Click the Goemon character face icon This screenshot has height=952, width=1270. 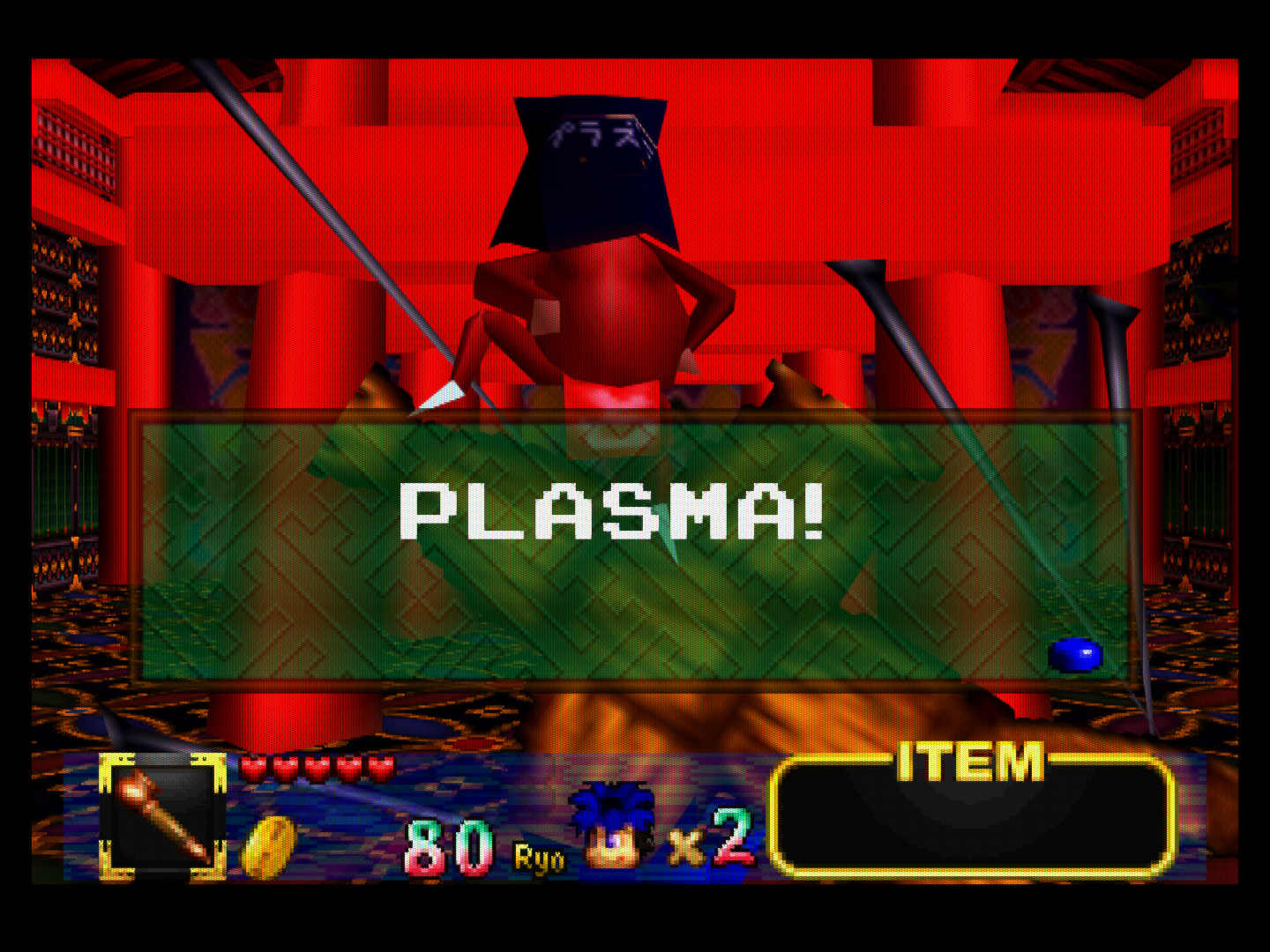point(613,826)
